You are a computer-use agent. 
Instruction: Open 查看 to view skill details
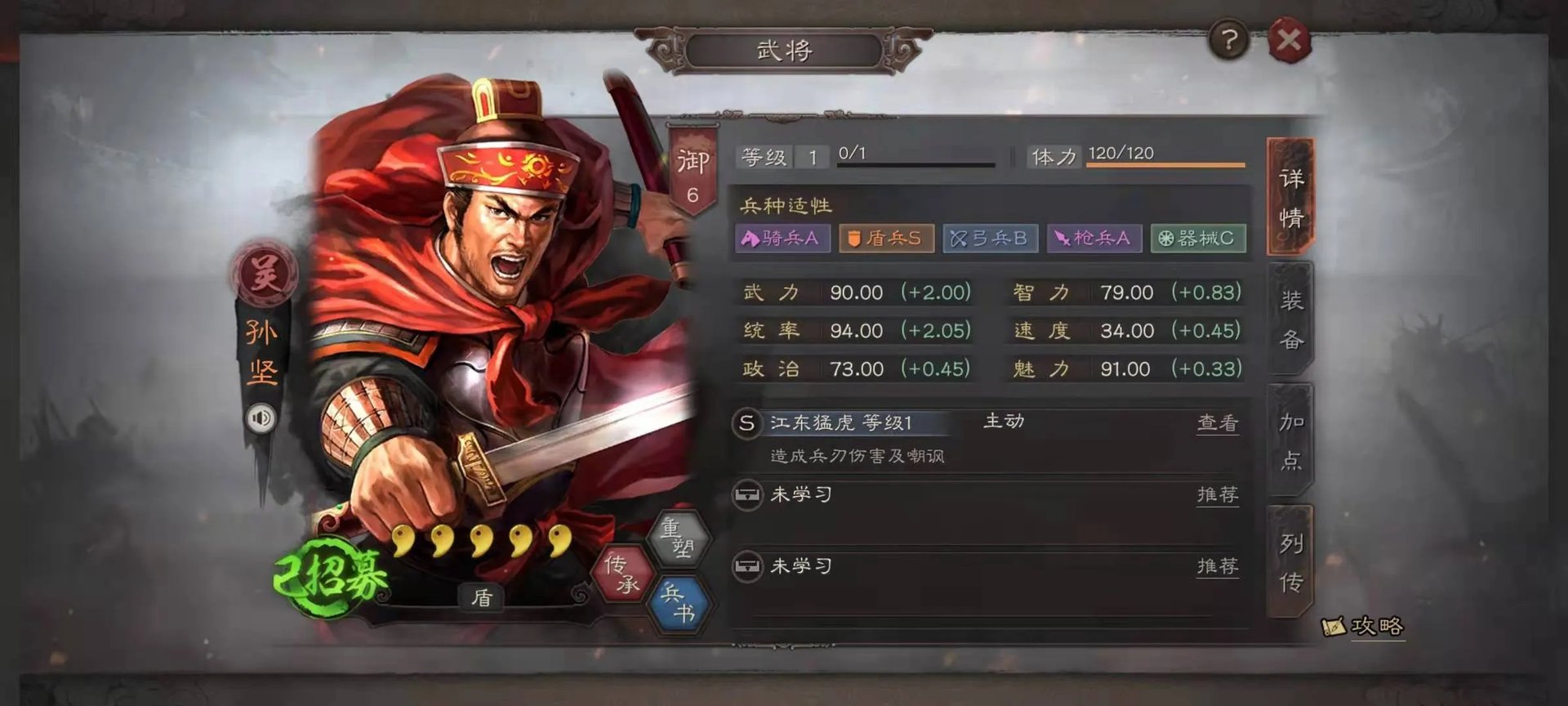click(x=1219, y=422)
